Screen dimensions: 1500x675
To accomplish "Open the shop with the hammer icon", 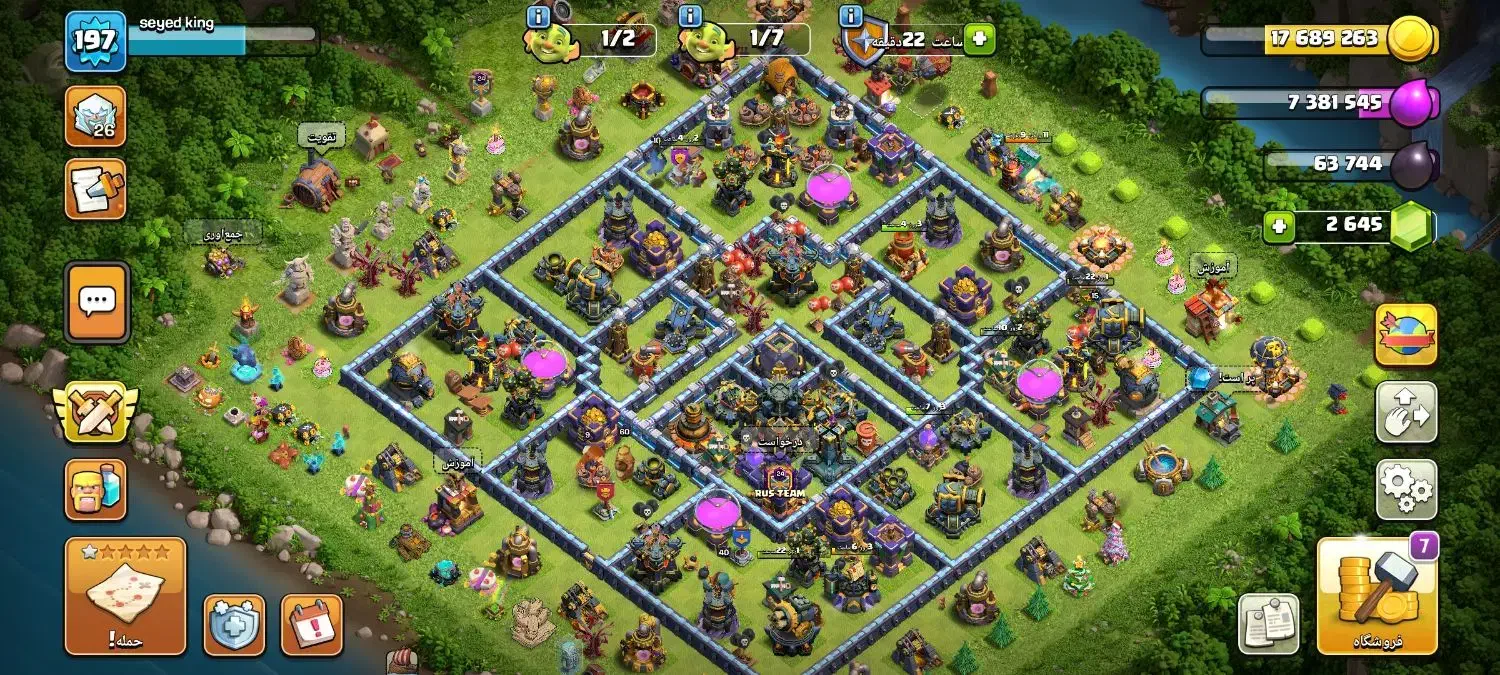I will (x=1377, y=596).
